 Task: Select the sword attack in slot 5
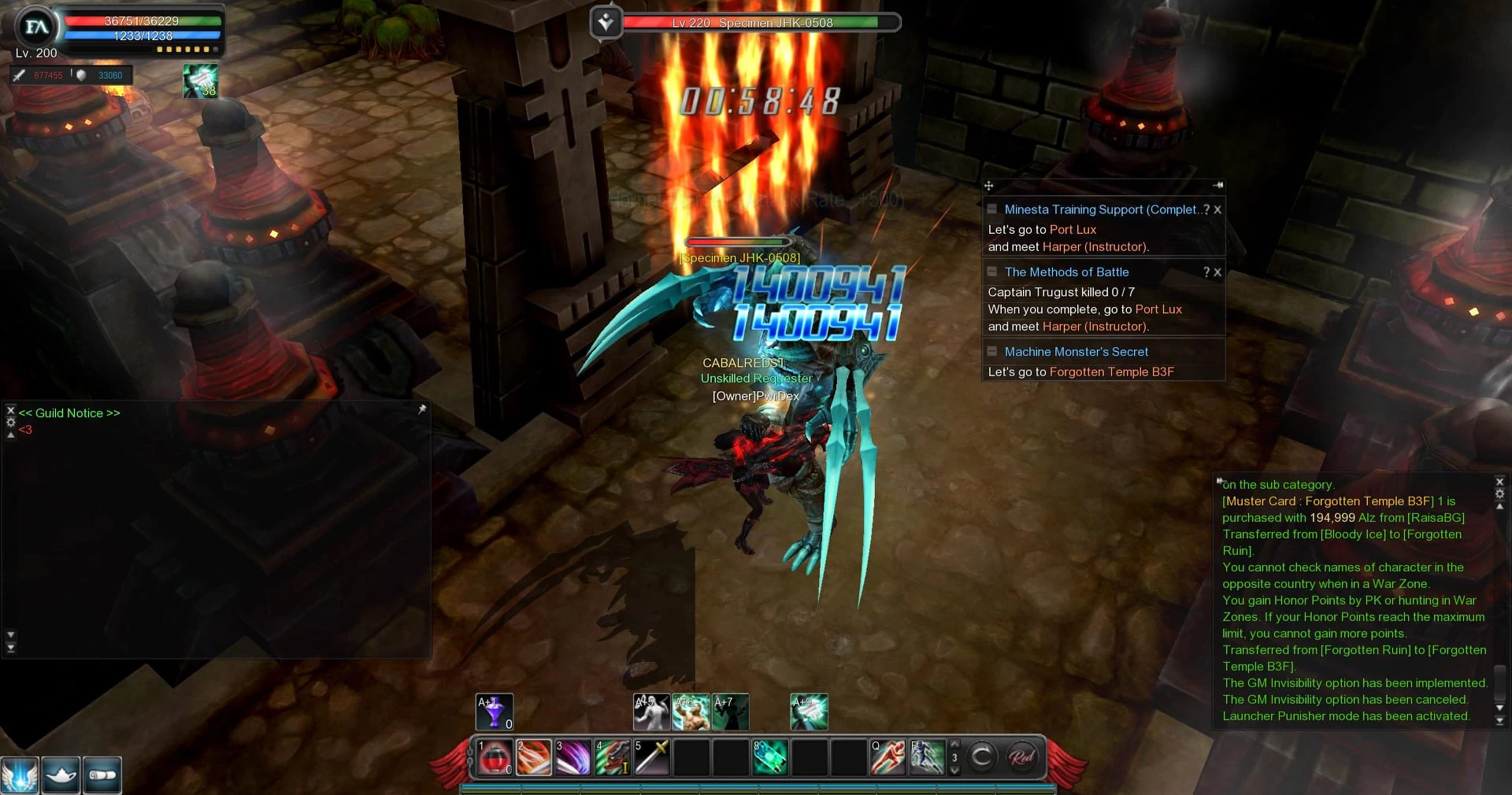(652, 757)
